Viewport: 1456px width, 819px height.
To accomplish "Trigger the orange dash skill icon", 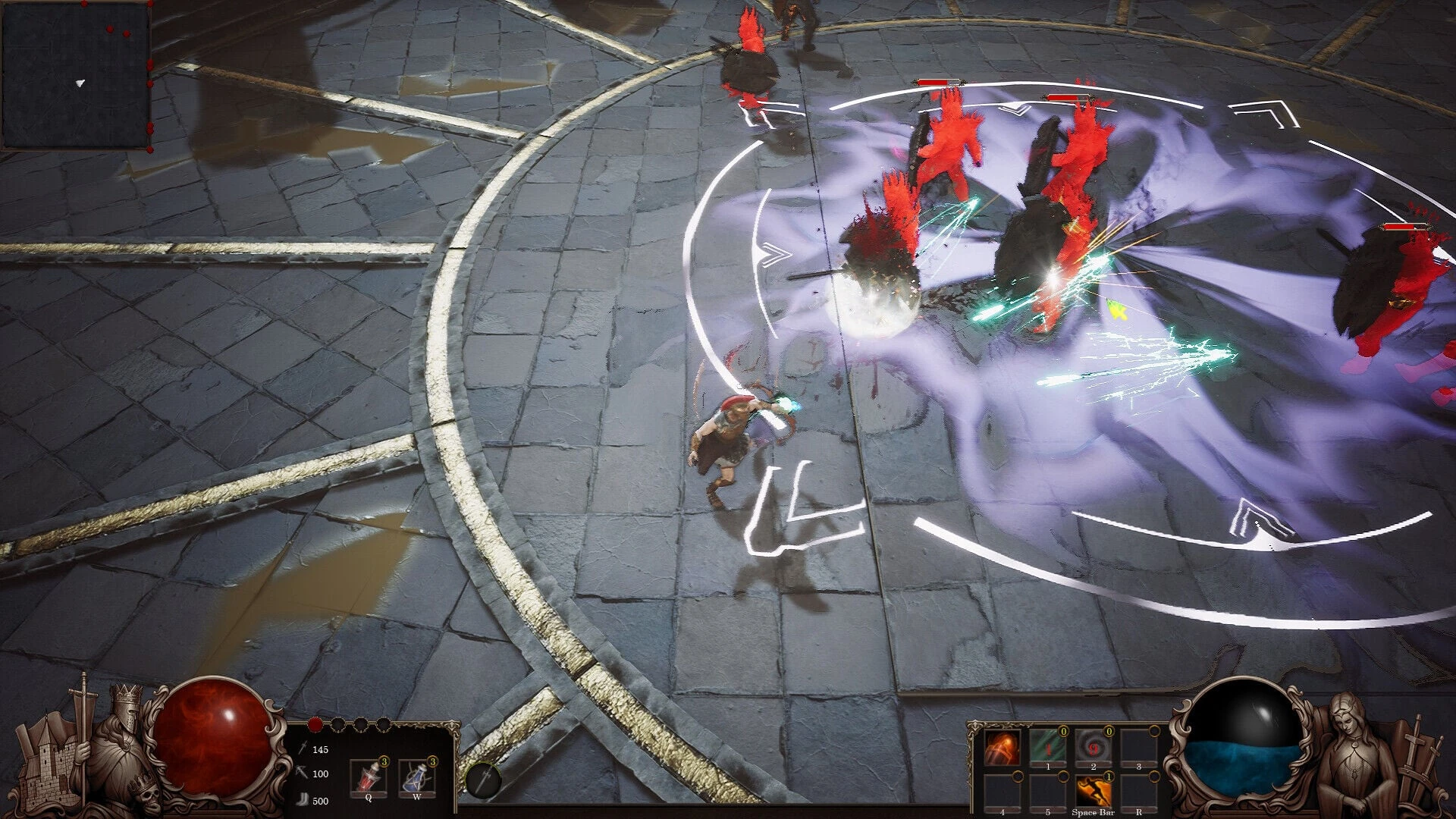I will tap(1093, 792).
